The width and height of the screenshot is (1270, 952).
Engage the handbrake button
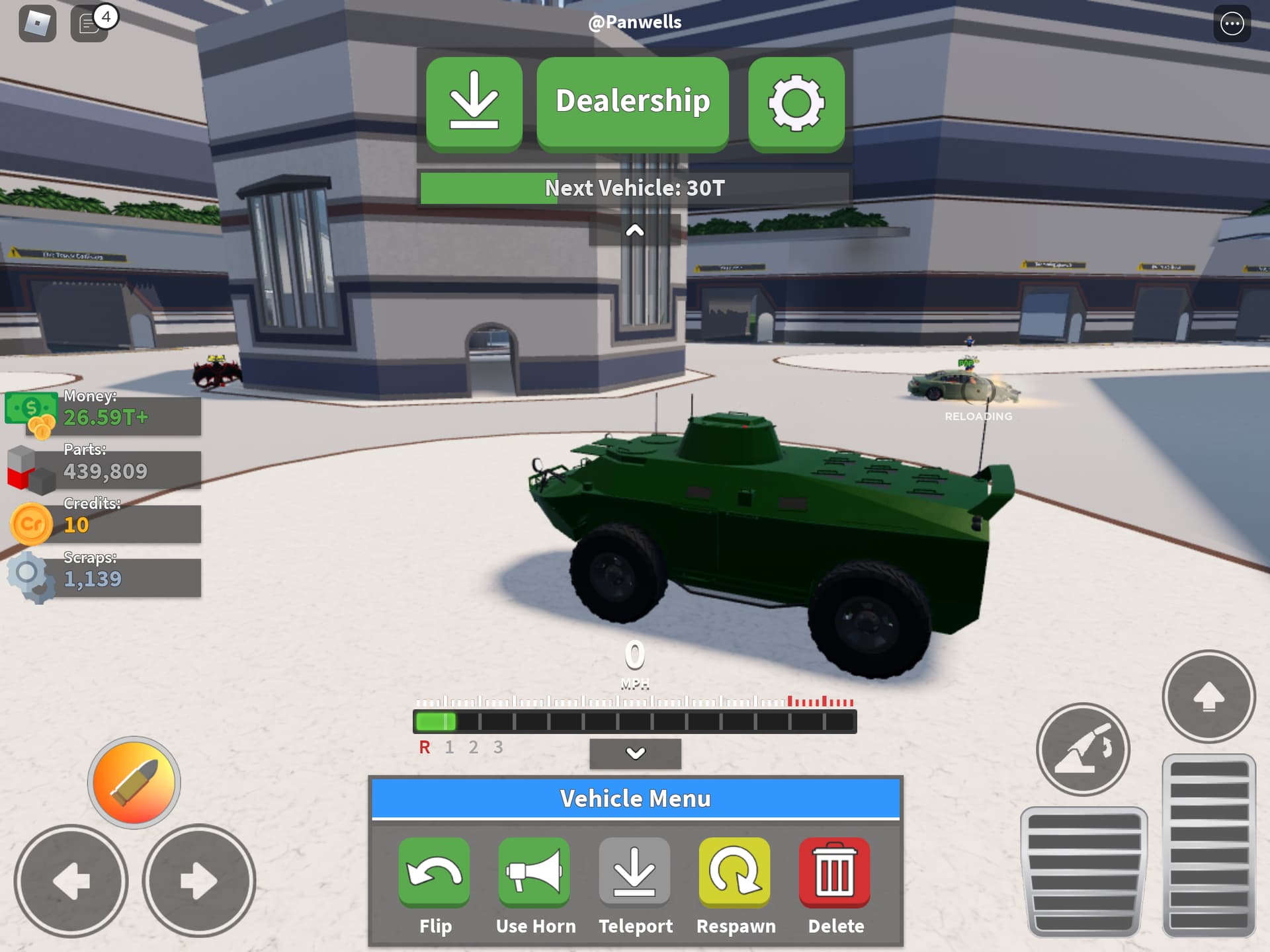[1083, 749]
